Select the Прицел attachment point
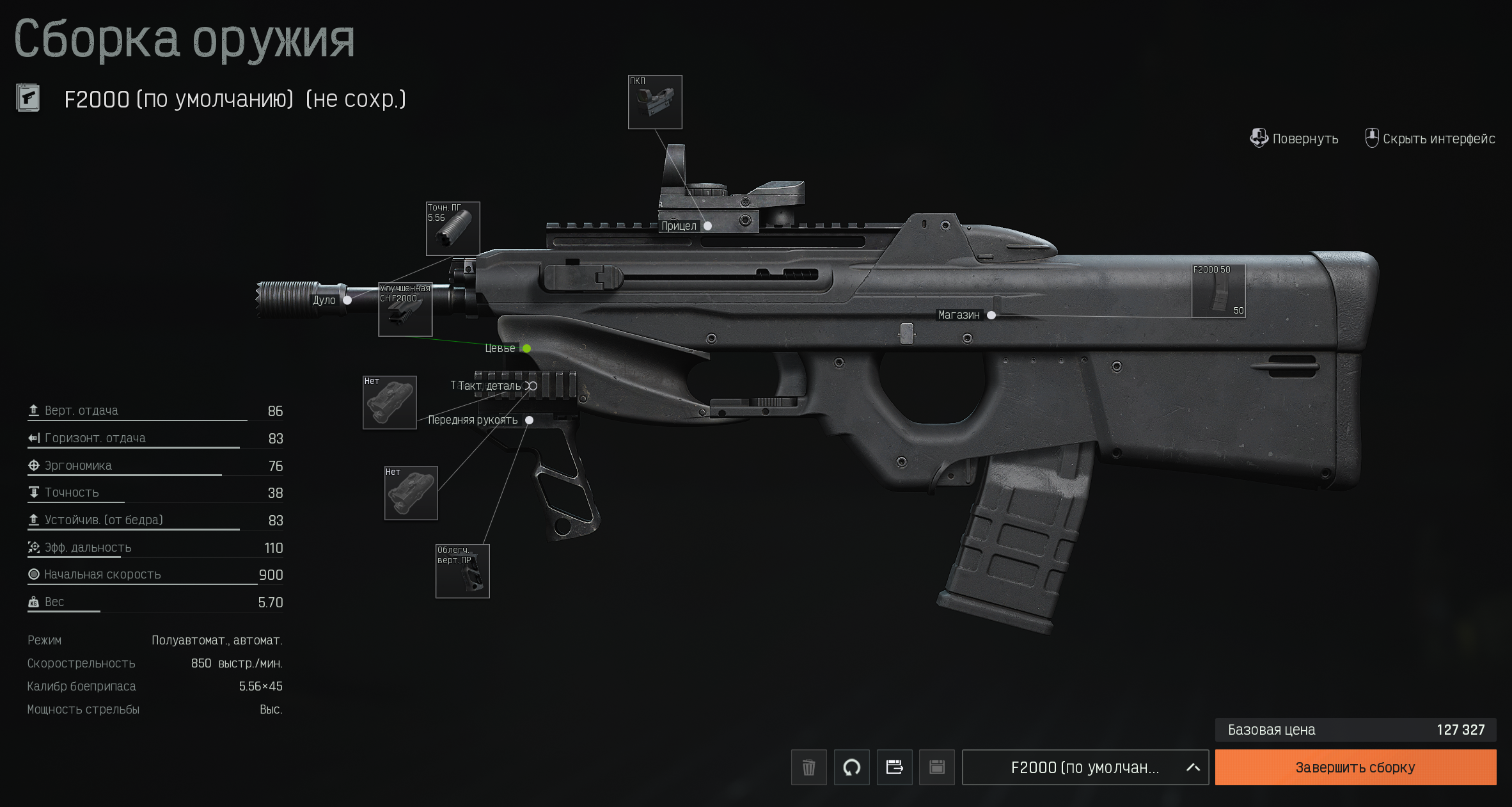The image size is (1512, 807). tap(707, 226)
